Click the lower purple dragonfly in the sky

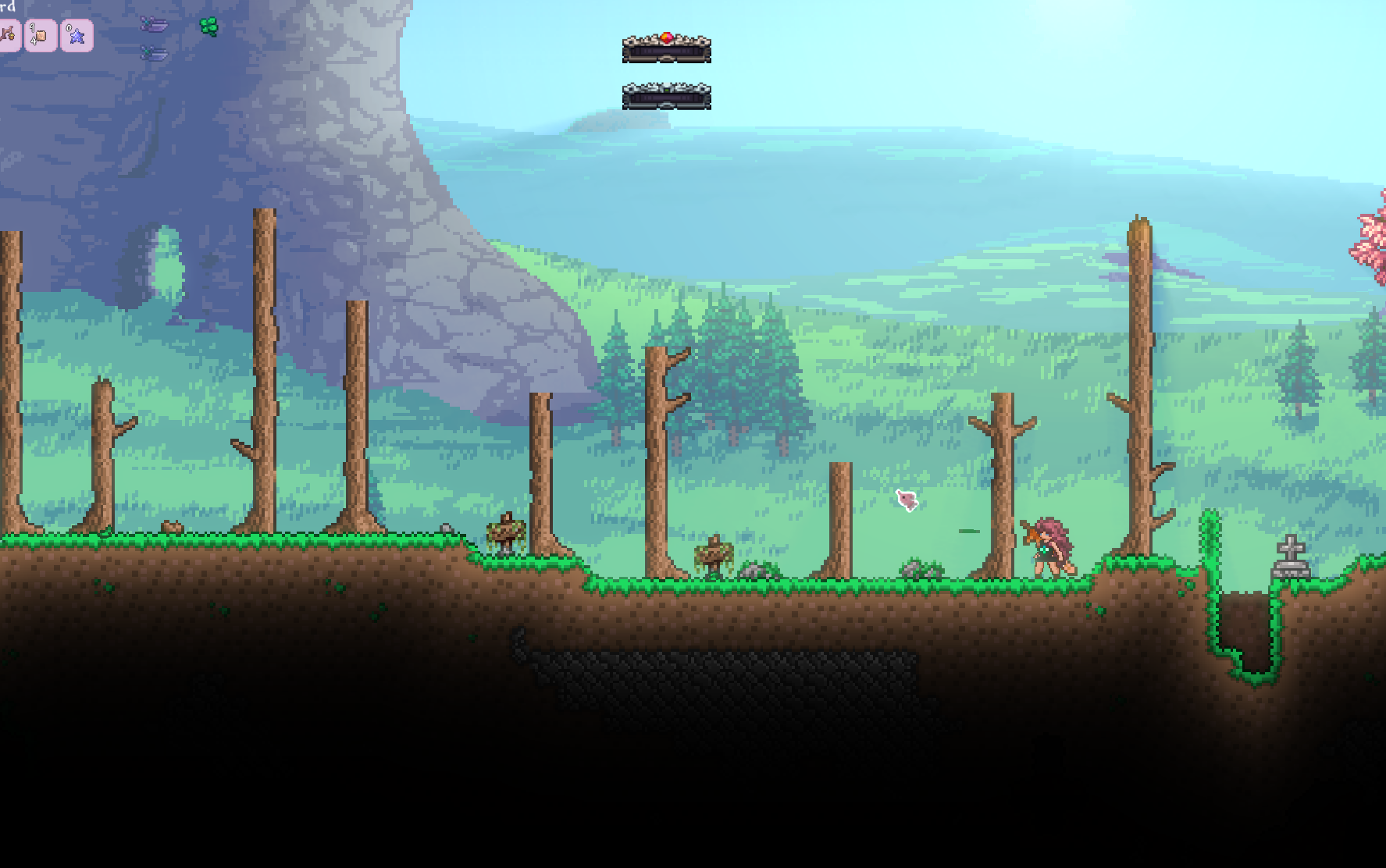click(154, 55)
